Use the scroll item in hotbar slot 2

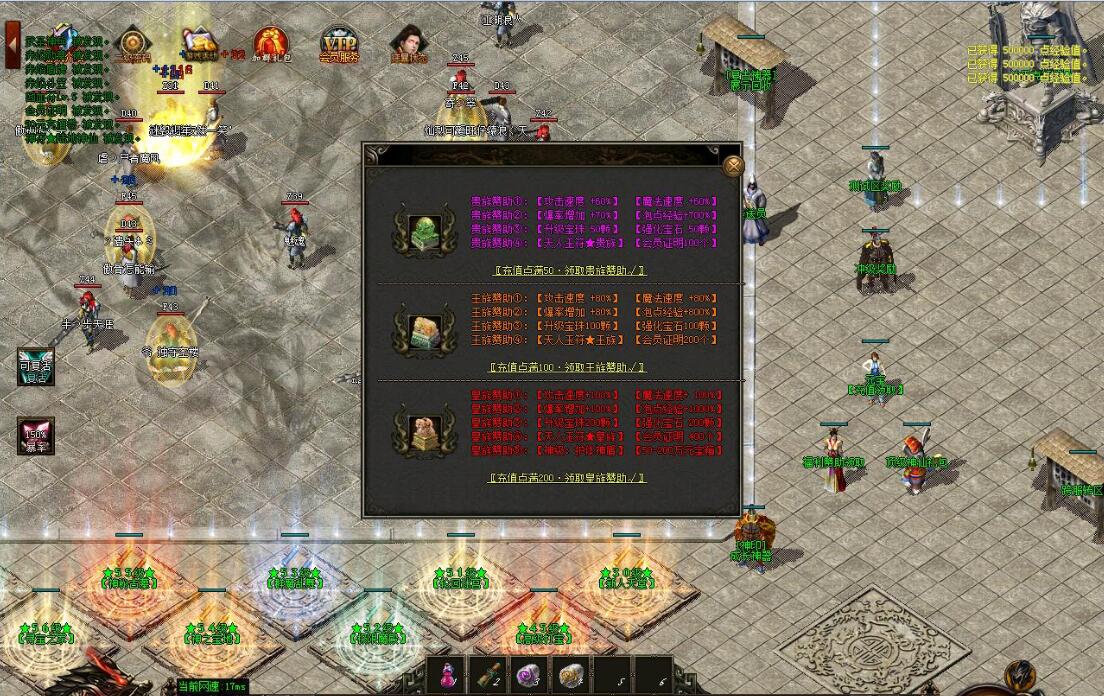(489, 675)
